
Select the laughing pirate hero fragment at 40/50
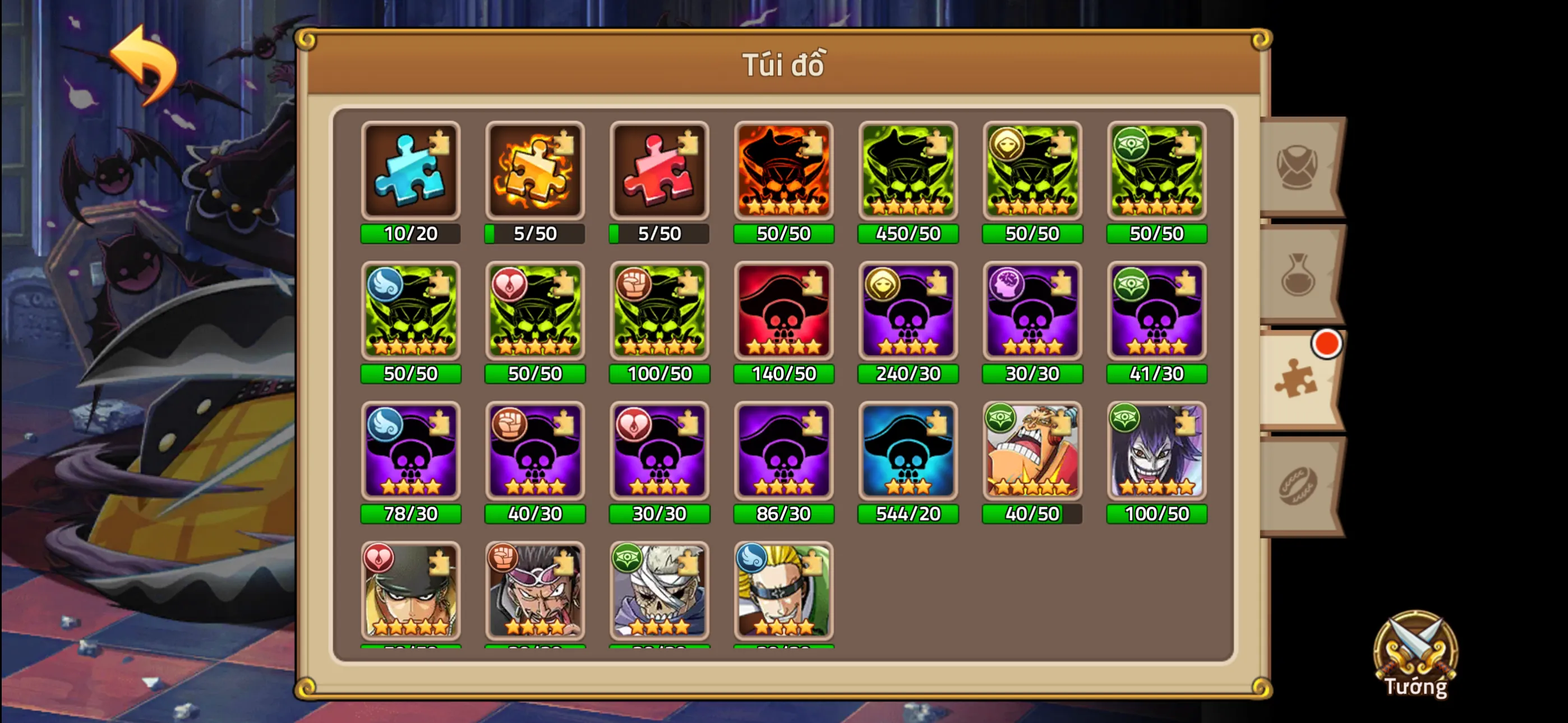coord(1032,452)
